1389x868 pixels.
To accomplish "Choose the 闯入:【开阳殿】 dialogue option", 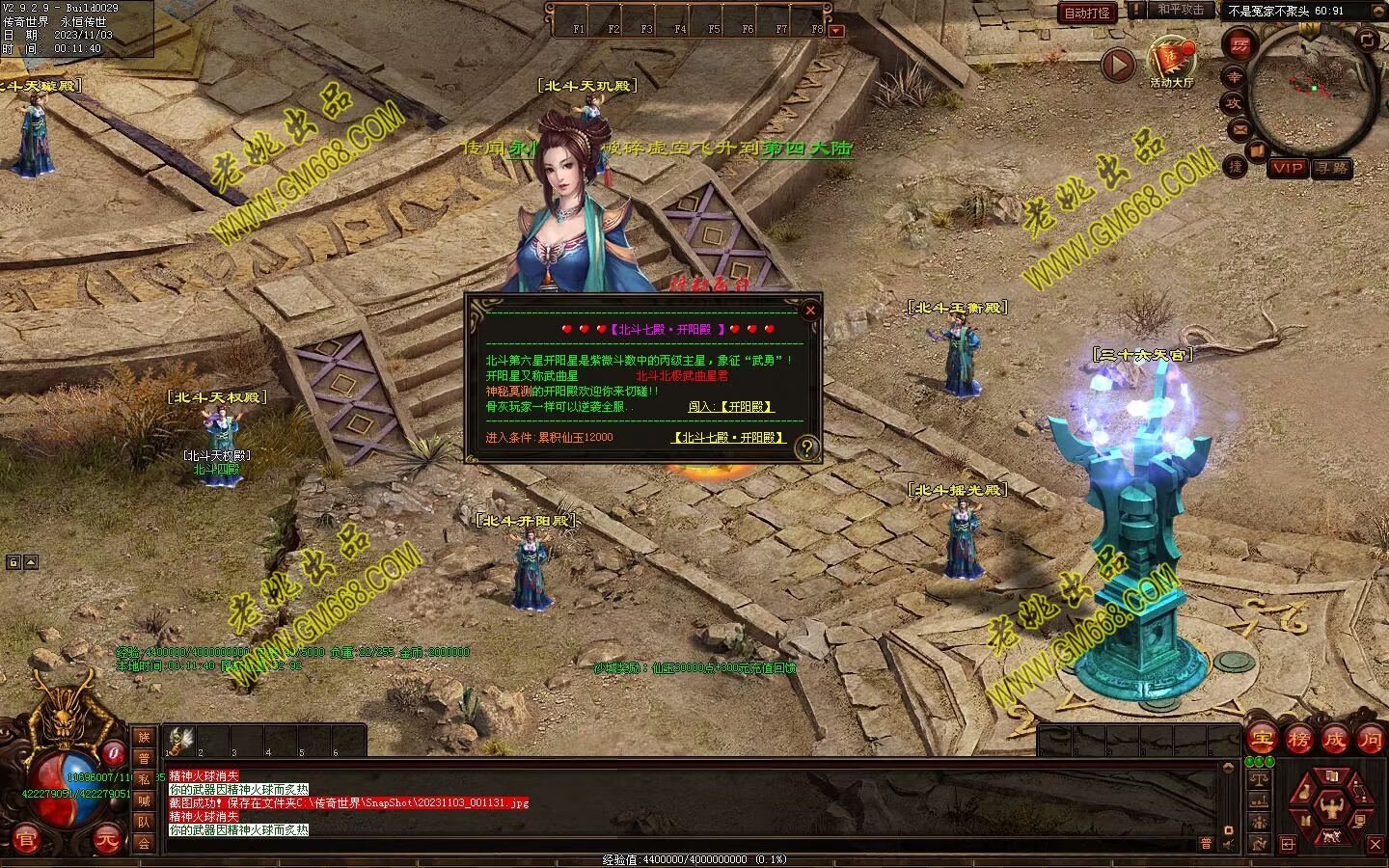I will click(731, 407).
